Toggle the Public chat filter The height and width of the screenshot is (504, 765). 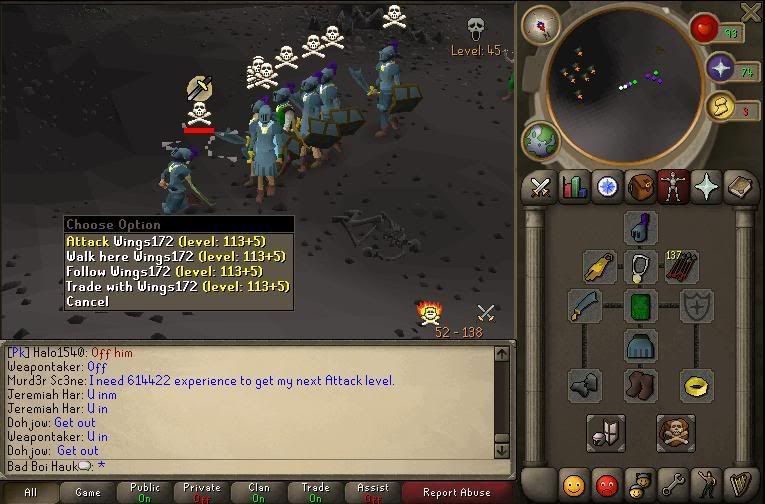(x=145, y=492)
